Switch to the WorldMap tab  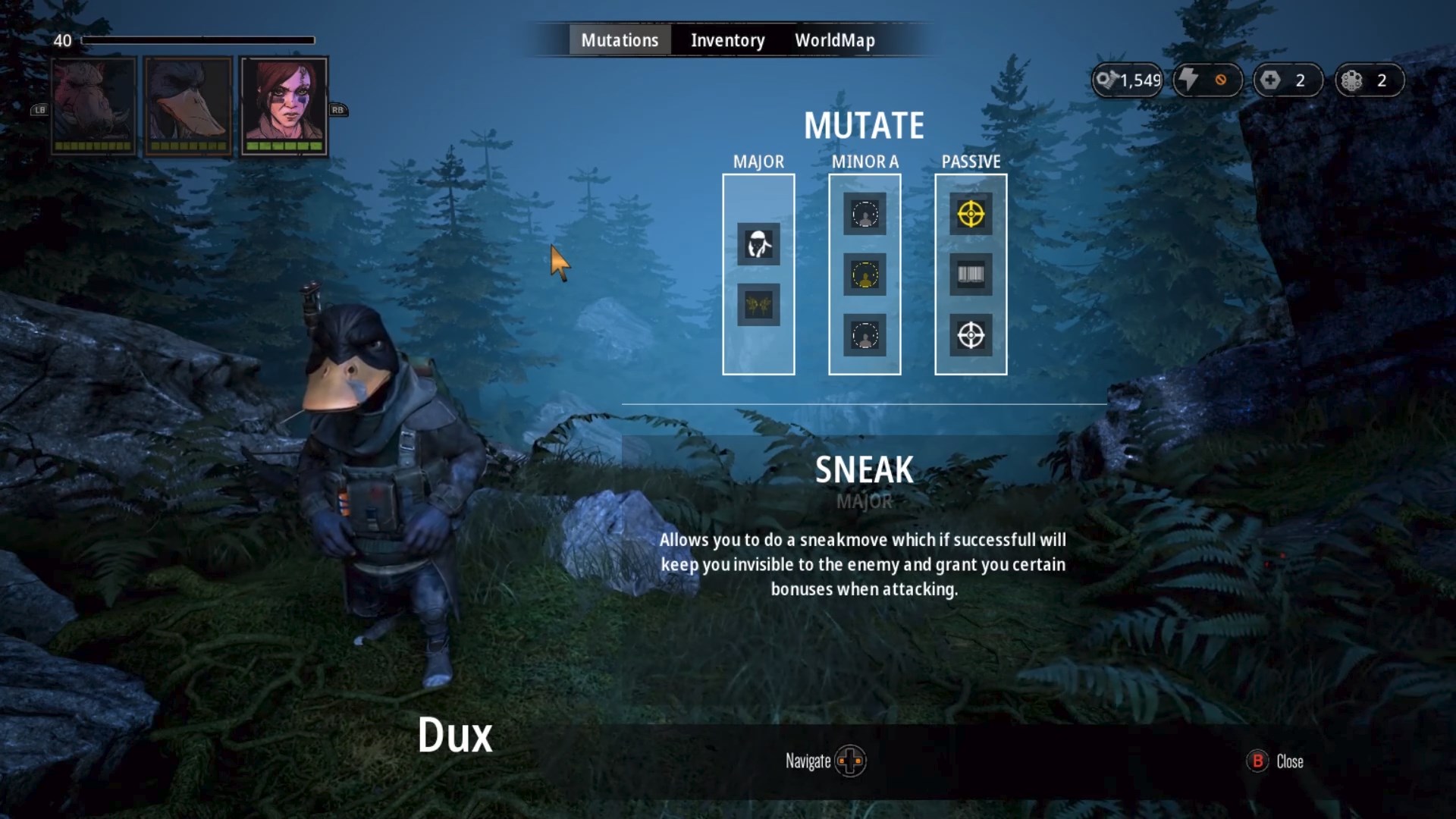[x=834, y=40]
